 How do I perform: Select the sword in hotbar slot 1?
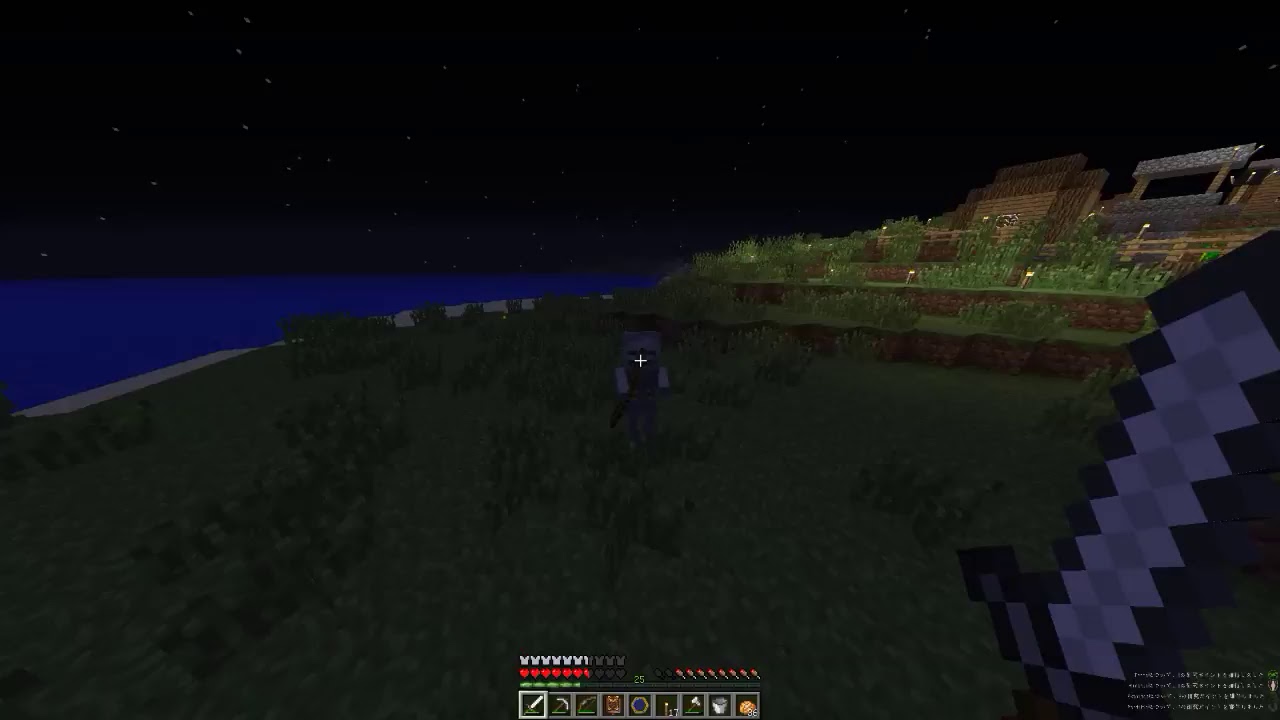click(533, 705)
